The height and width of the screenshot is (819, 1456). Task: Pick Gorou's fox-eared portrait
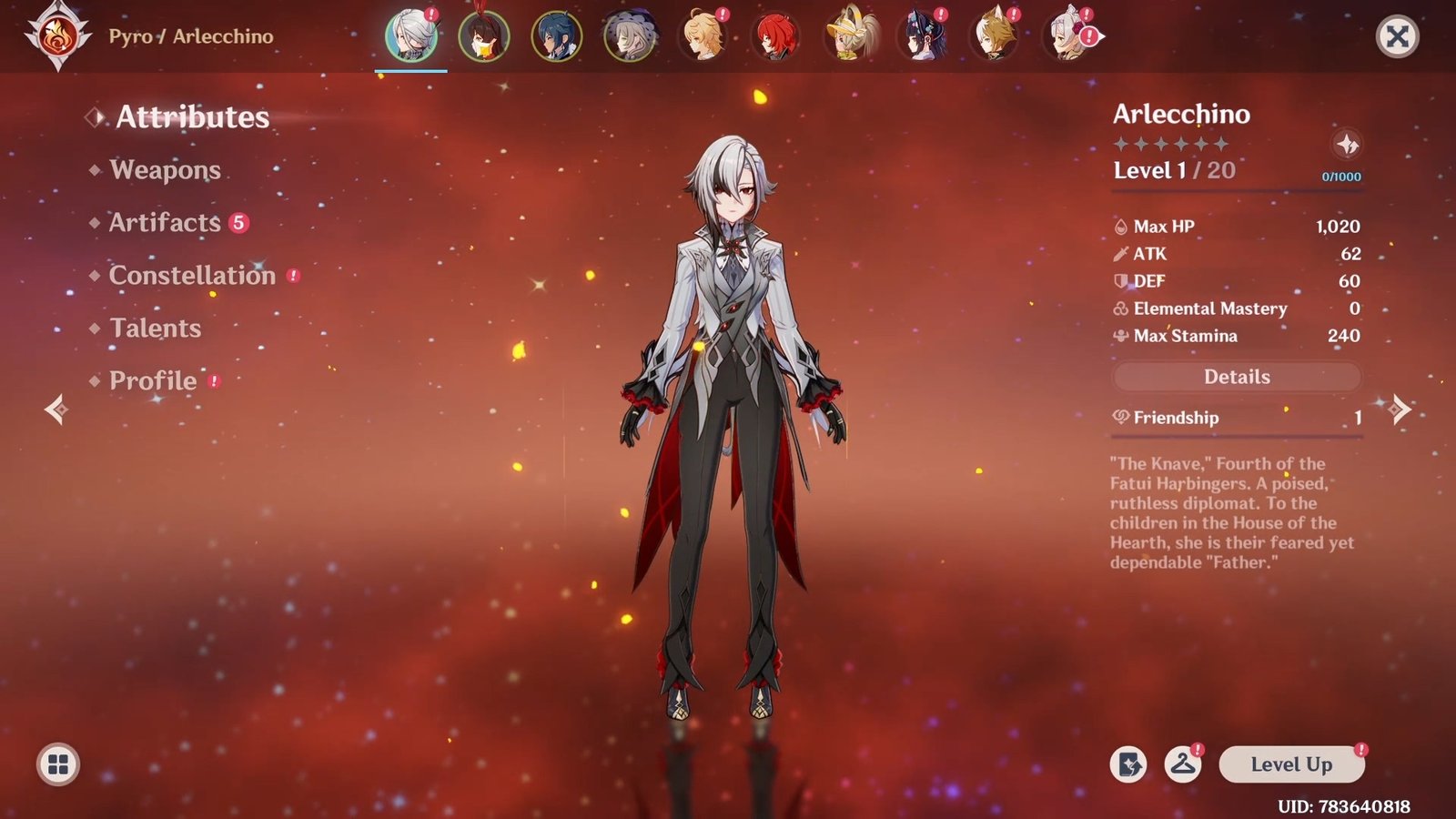click(994, 36)
